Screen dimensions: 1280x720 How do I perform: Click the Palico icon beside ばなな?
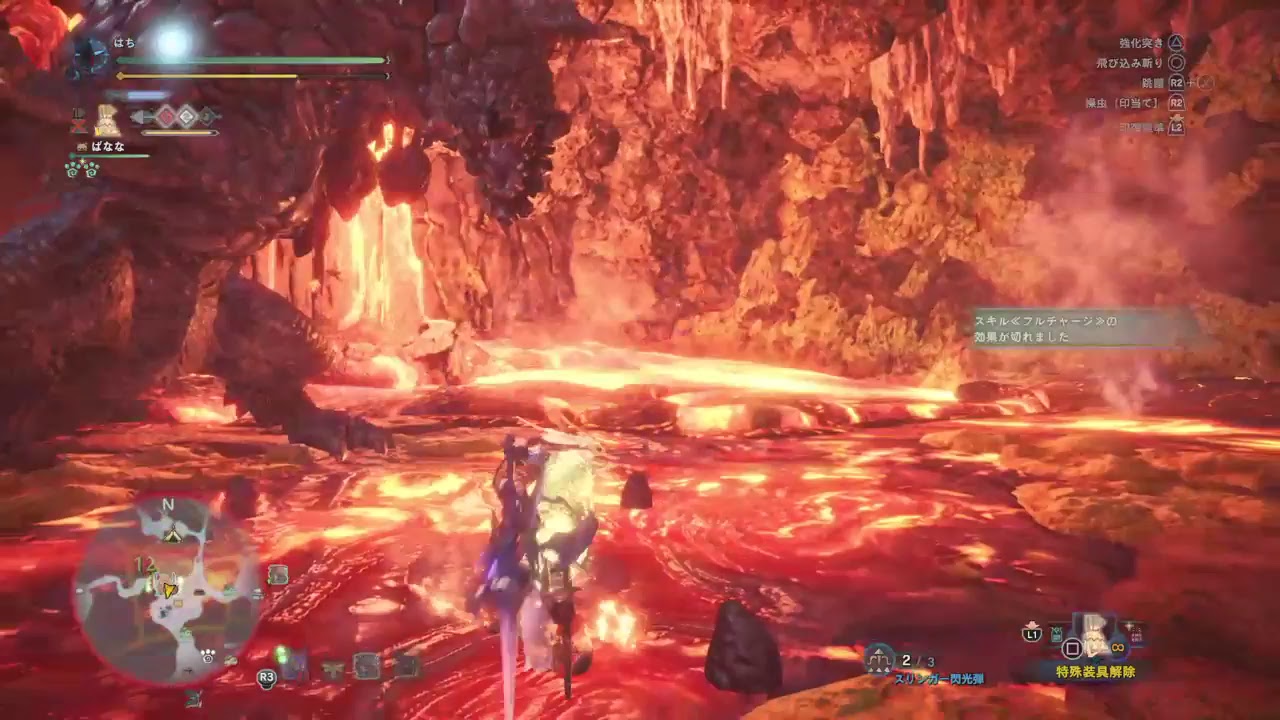click(x=82, y=146)
